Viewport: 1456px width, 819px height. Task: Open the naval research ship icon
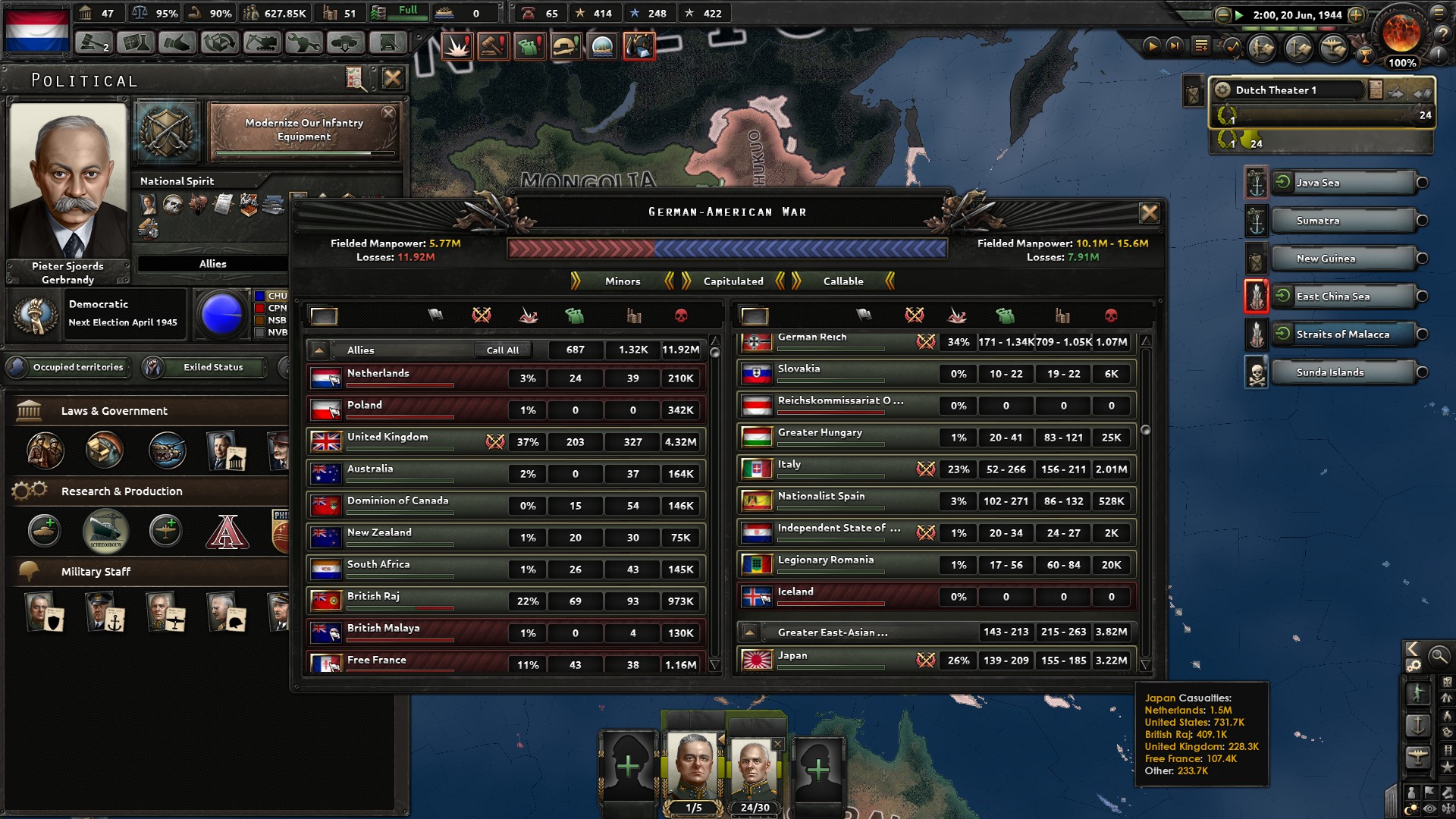pos(105,531)
